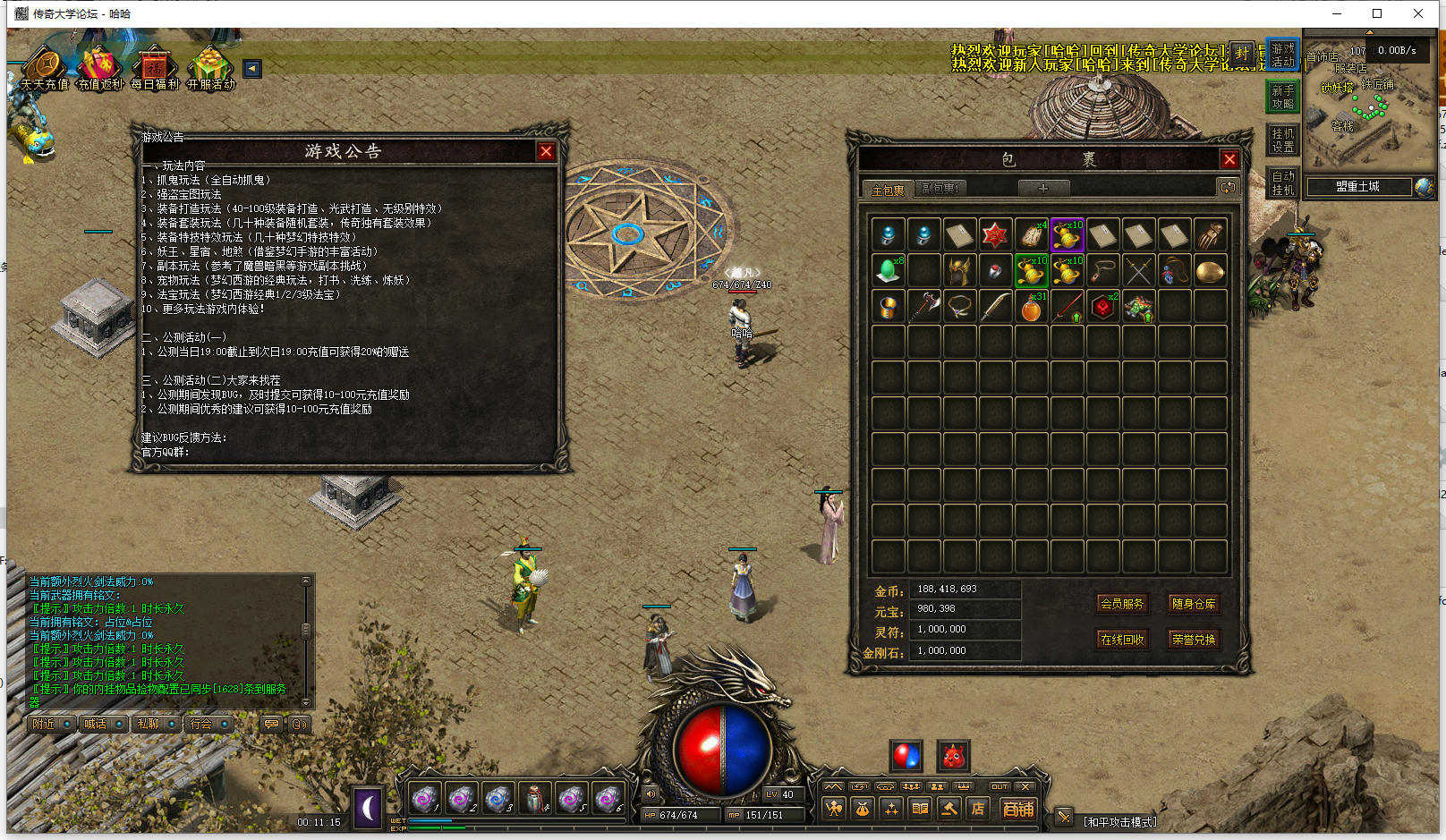This screenshot has height=840, width=1446.
Task: Minimize the game window
Action: tap(1338, 13)
